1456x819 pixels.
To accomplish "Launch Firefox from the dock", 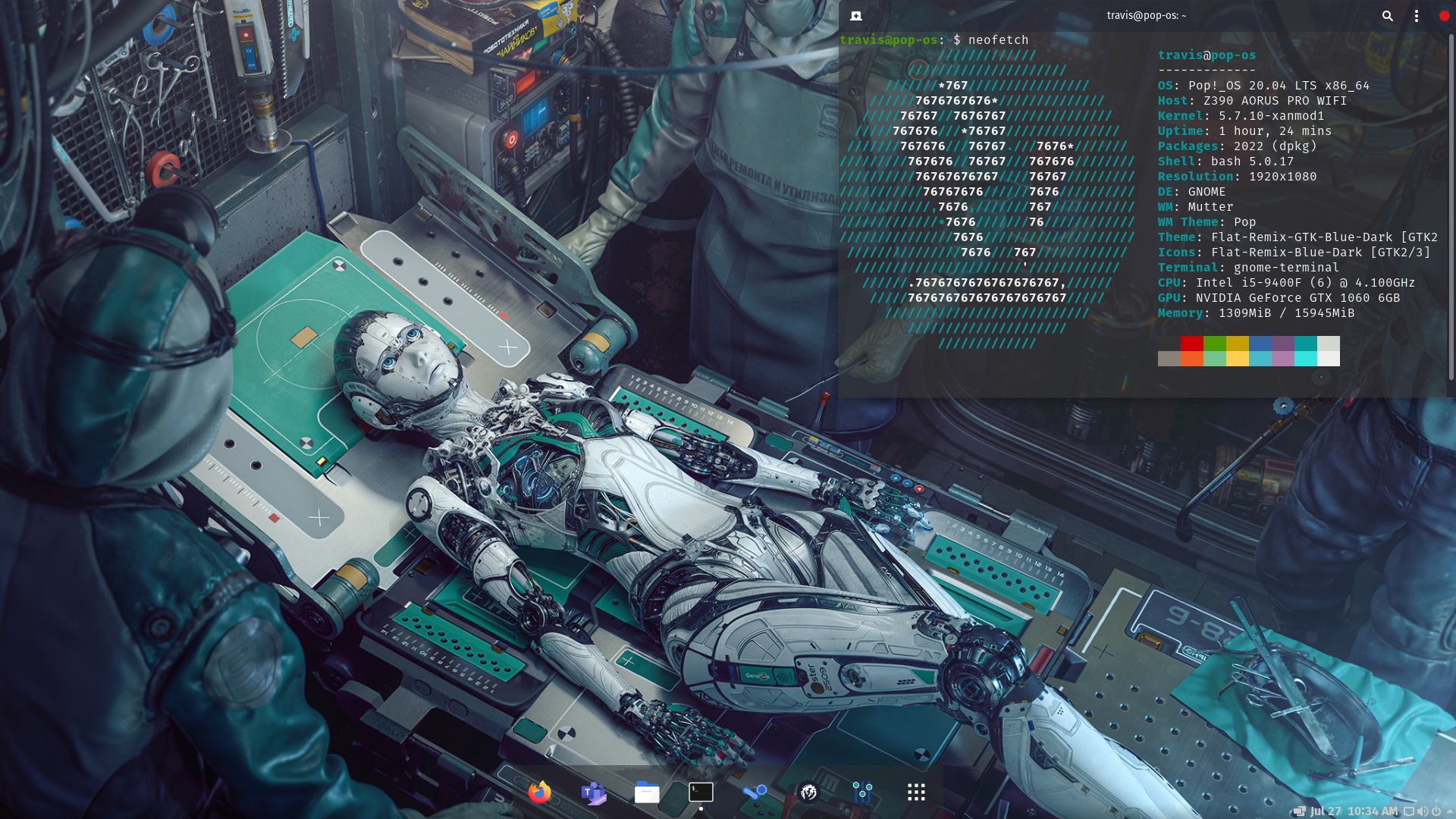I will [538, 792].
